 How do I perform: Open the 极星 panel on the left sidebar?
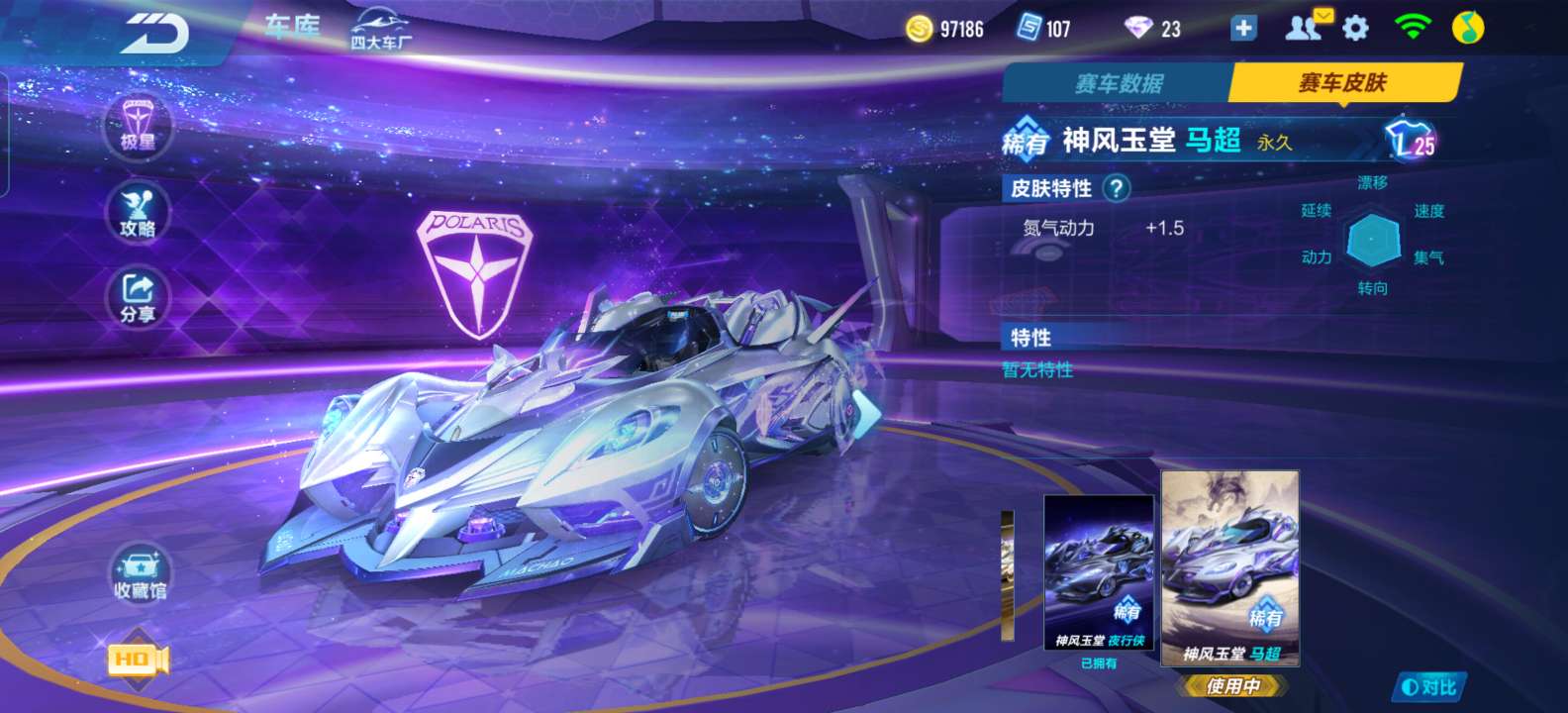point(137,129)
